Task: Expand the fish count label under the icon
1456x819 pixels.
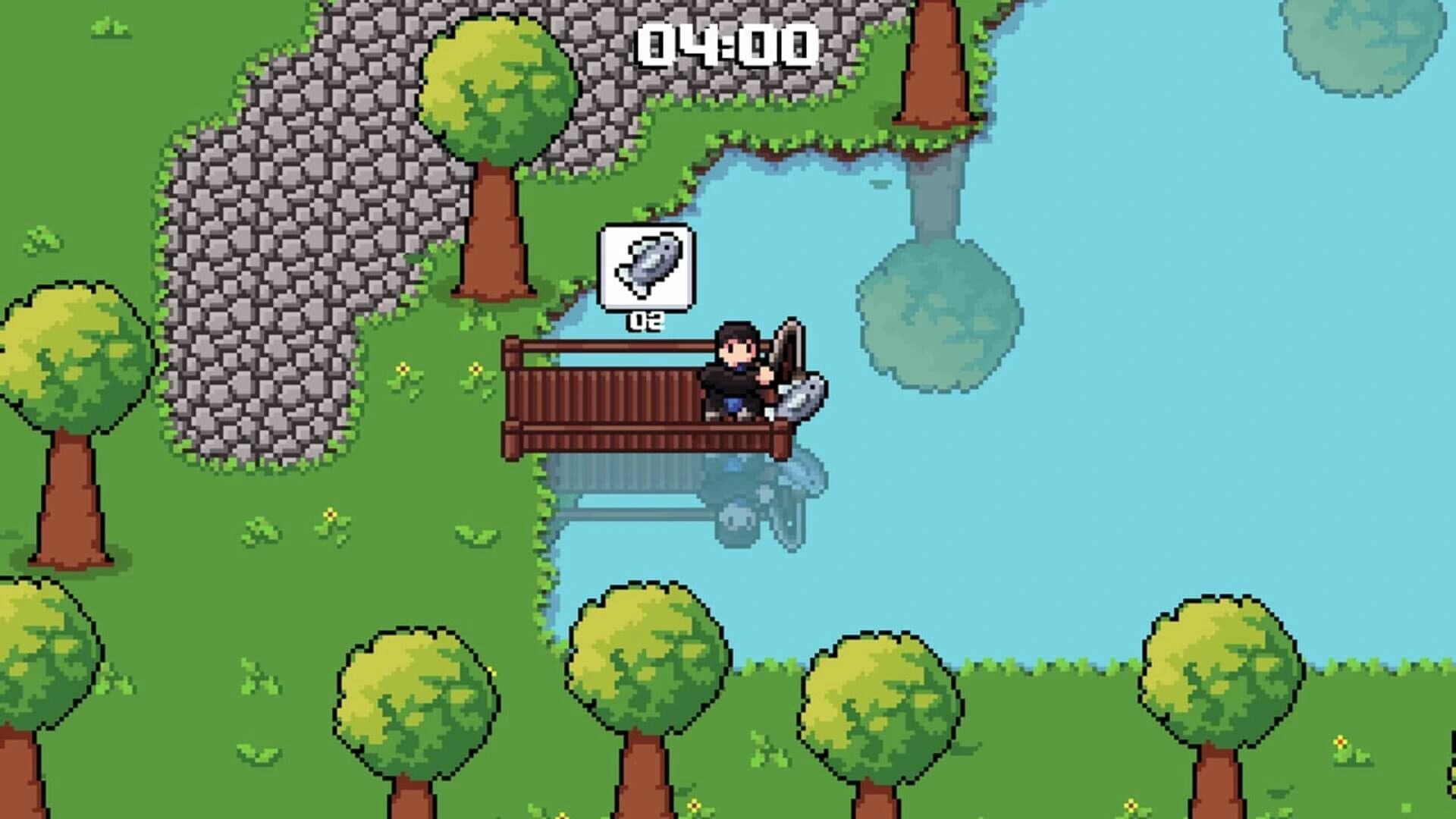Action: point(645,322)
